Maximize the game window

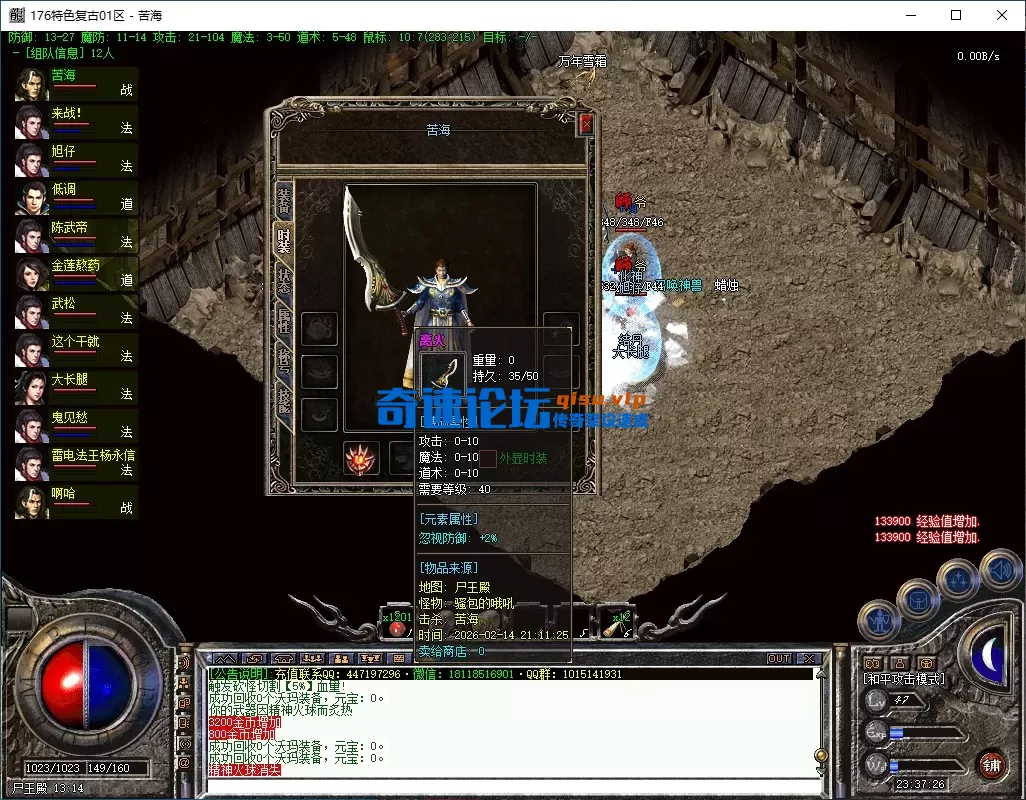coord(956,15)
